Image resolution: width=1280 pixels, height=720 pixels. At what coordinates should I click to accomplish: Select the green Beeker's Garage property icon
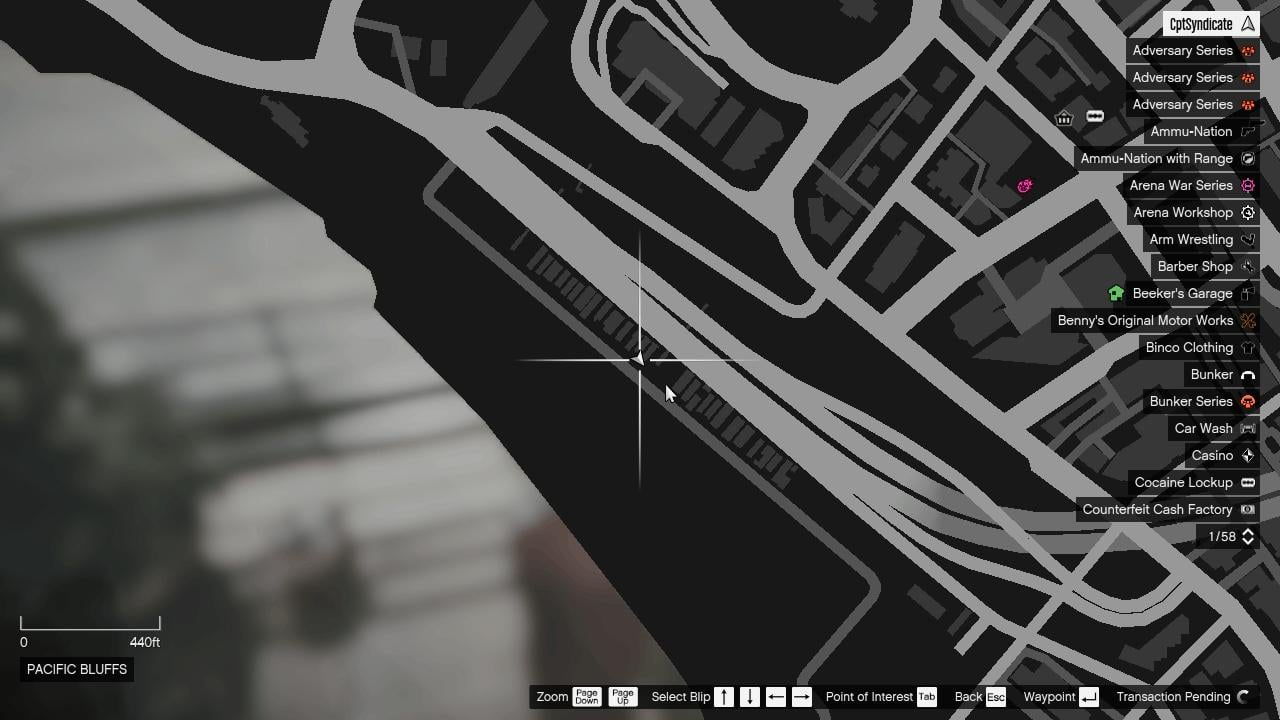pos(1116,293)
